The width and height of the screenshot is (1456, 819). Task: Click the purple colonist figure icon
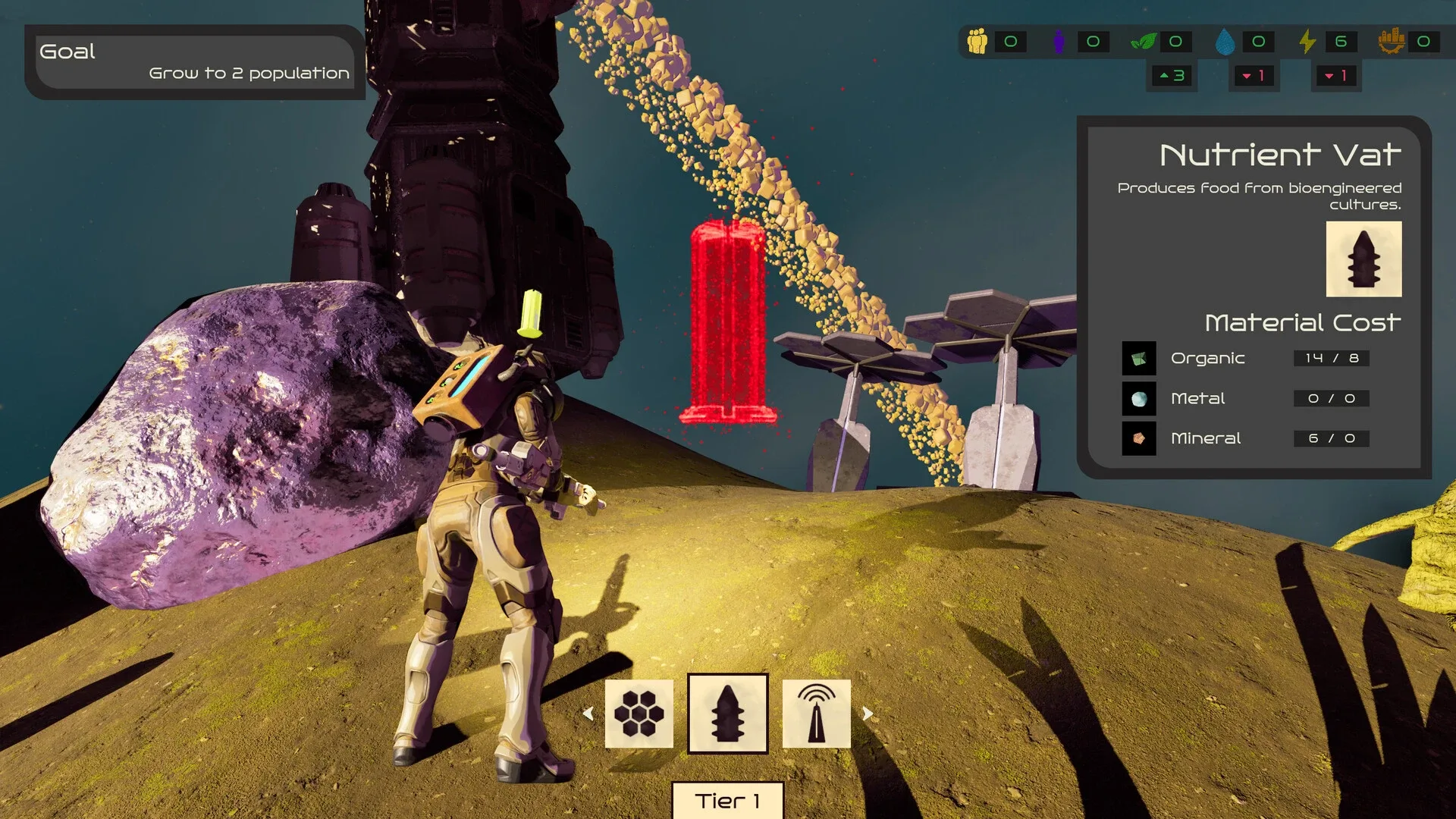(x=1059, y=42)
